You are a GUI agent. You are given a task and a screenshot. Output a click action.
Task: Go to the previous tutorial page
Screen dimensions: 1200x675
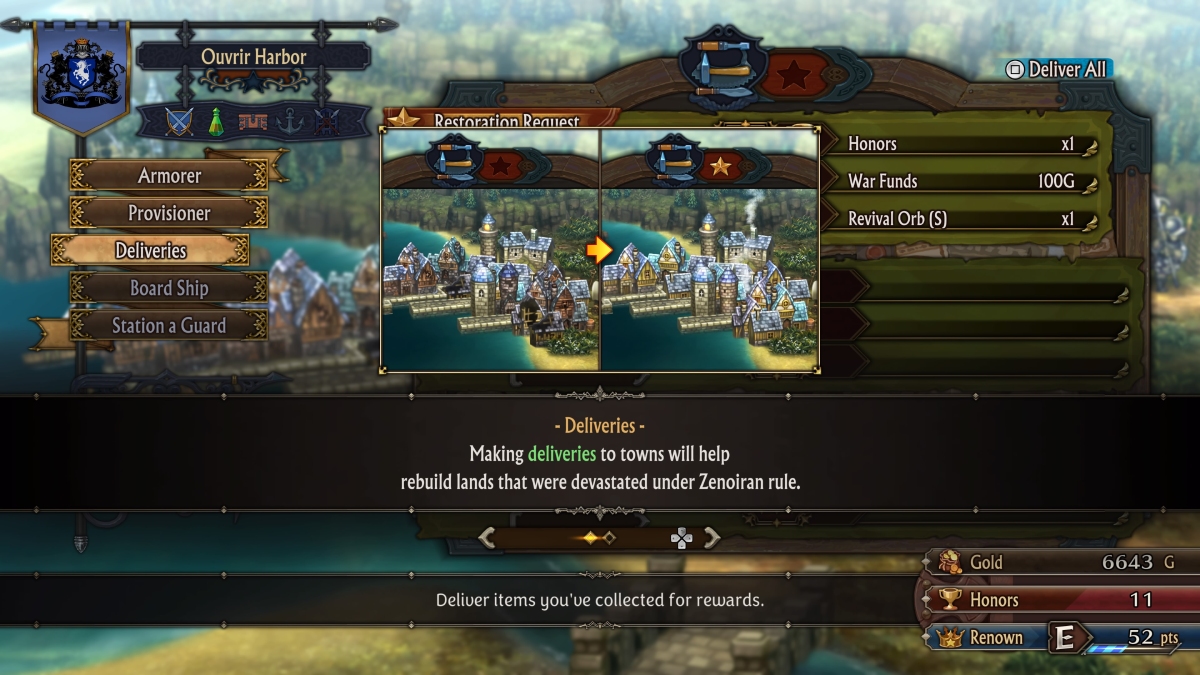[487, 538]
